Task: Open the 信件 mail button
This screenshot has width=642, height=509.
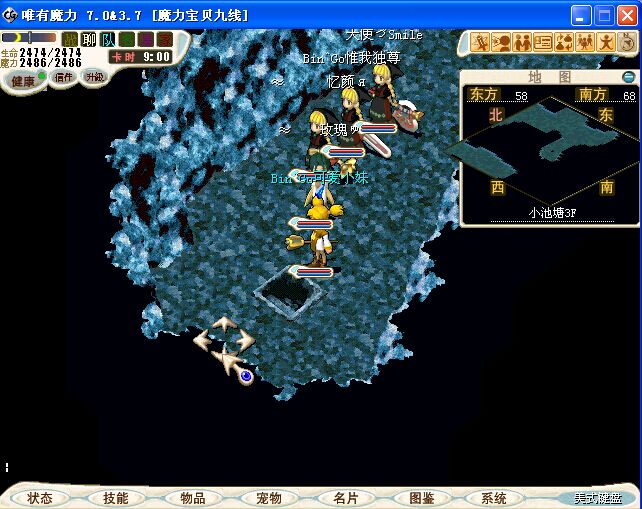Action: (64, 76)
